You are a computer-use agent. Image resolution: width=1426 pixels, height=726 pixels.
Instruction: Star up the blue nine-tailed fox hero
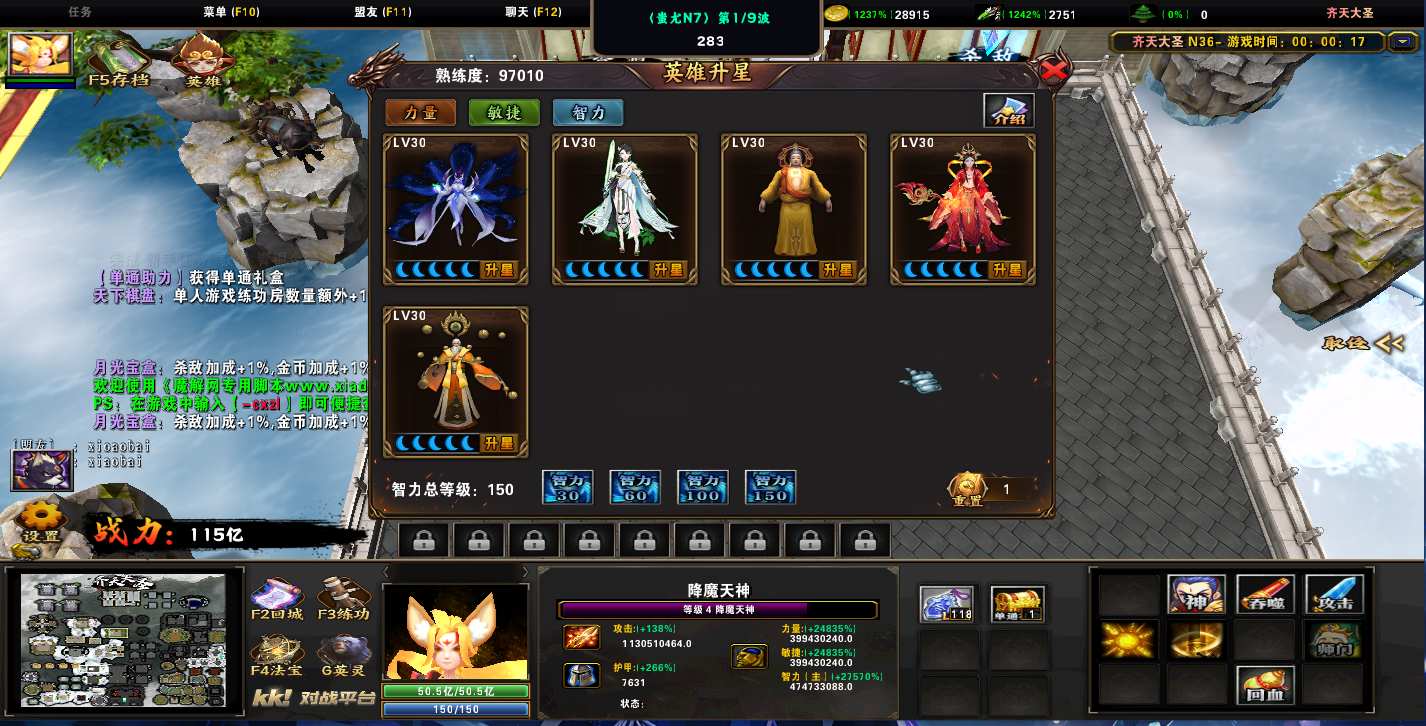click(x=499, y=270)
